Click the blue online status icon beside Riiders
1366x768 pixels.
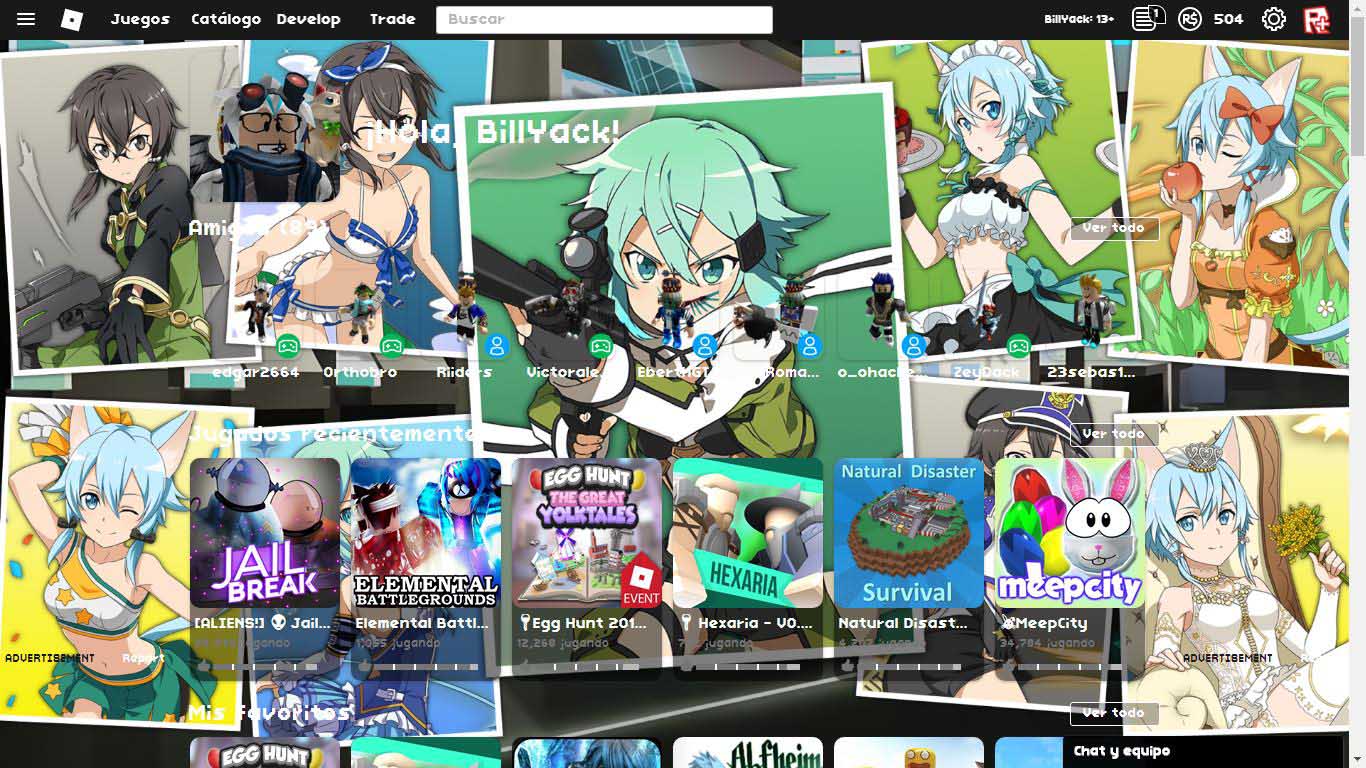[496, 346]
